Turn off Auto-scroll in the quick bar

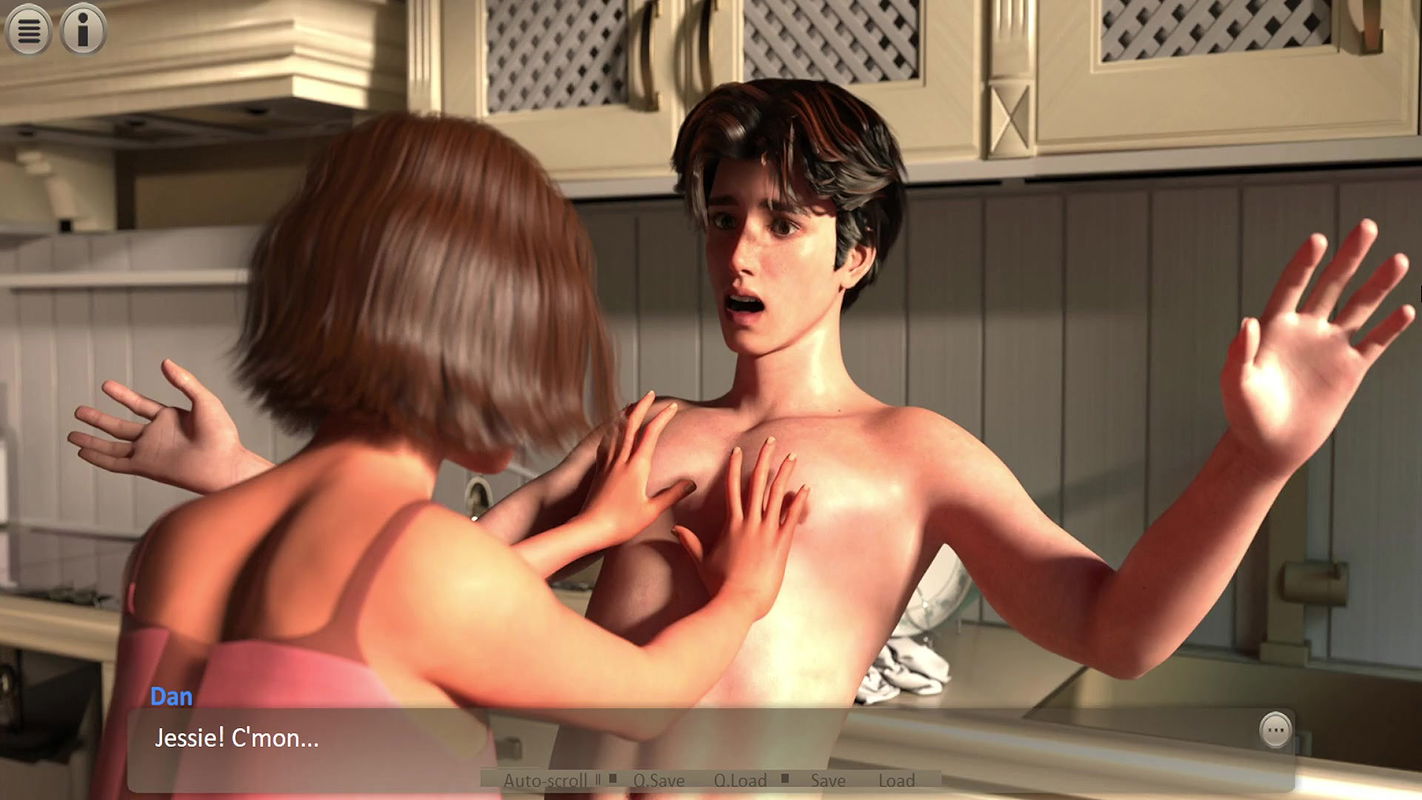[546, 779]
